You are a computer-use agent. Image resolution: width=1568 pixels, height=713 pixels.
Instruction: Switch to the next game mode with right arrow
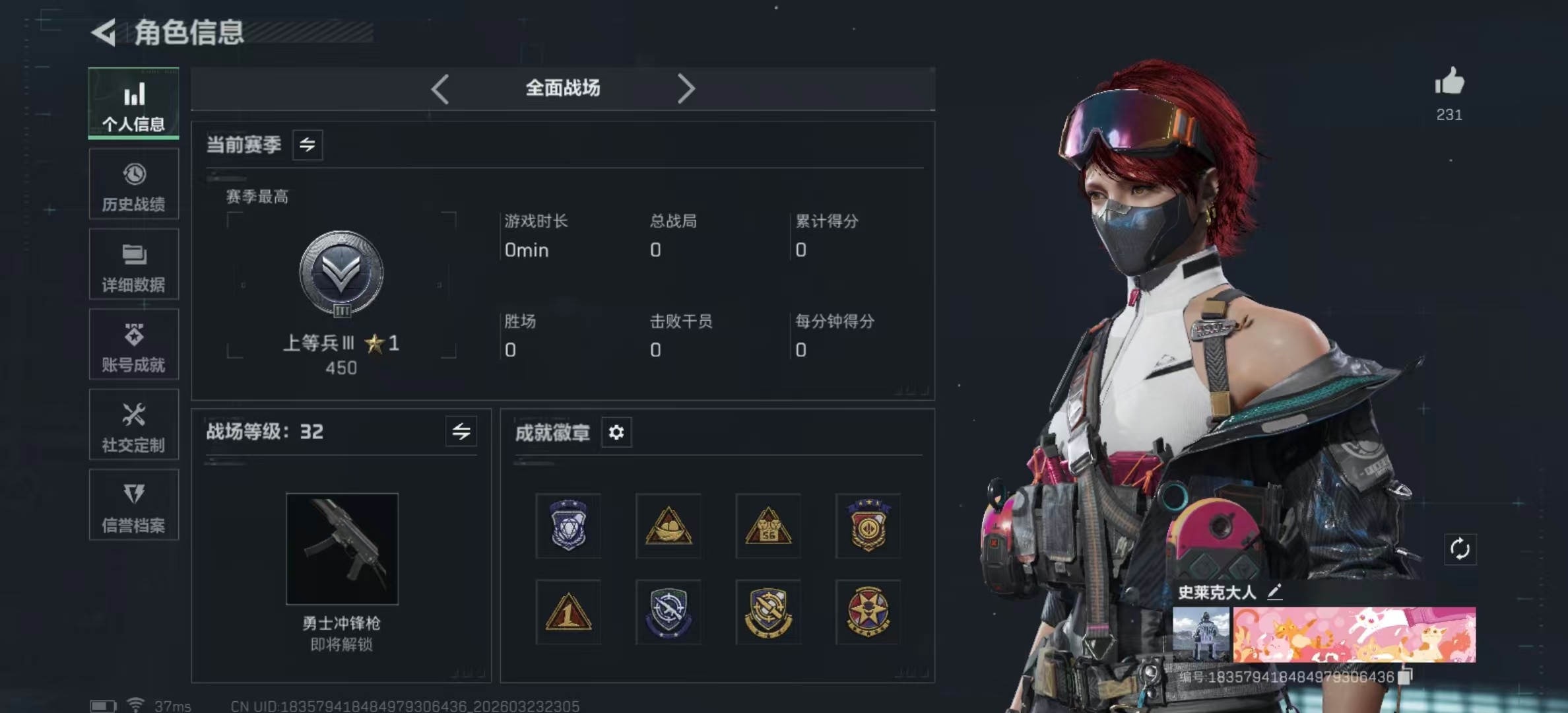(x=686, y=88)
